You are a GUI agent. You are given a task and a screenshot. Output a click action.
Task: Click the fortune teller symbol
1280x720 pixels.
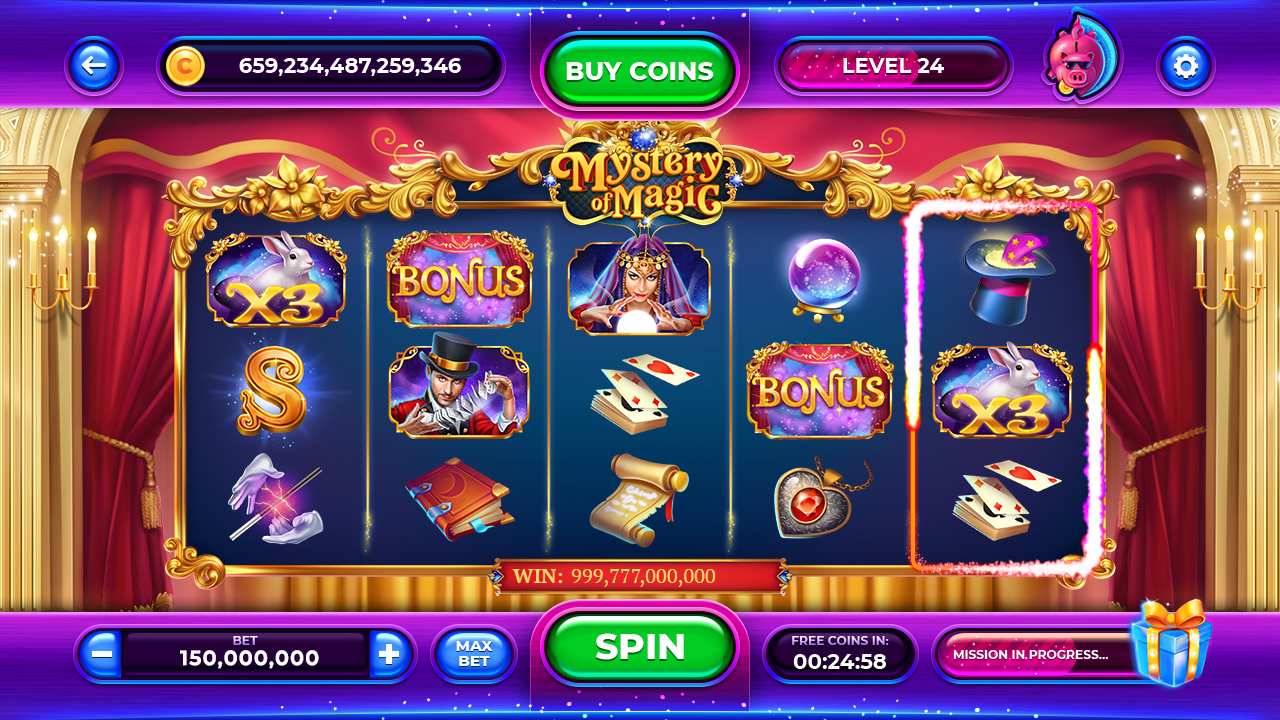[x=639, y=282]
